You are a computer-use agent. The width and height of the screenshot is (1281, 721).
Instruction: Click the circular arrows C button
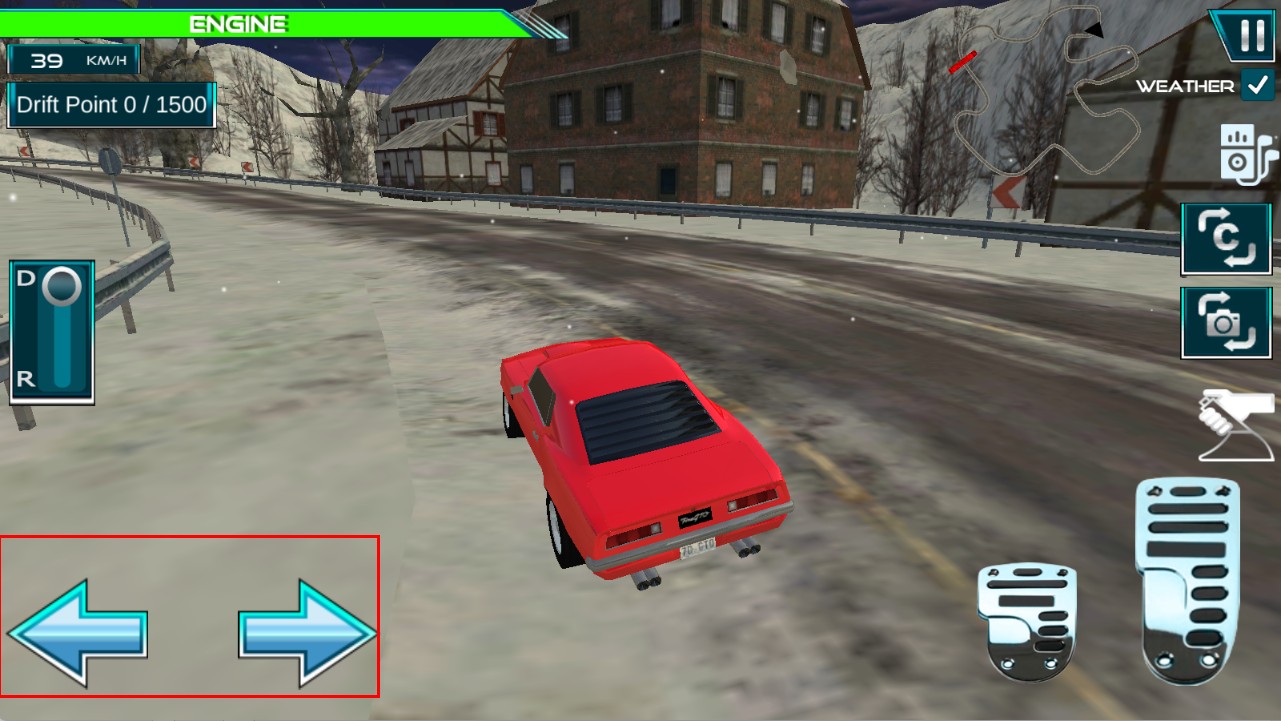[x=1226, y=239]
